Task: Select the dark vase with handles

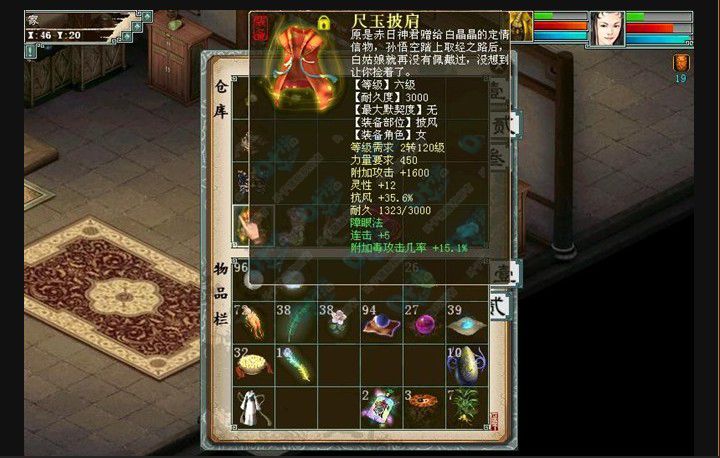Action: point(466,366)
